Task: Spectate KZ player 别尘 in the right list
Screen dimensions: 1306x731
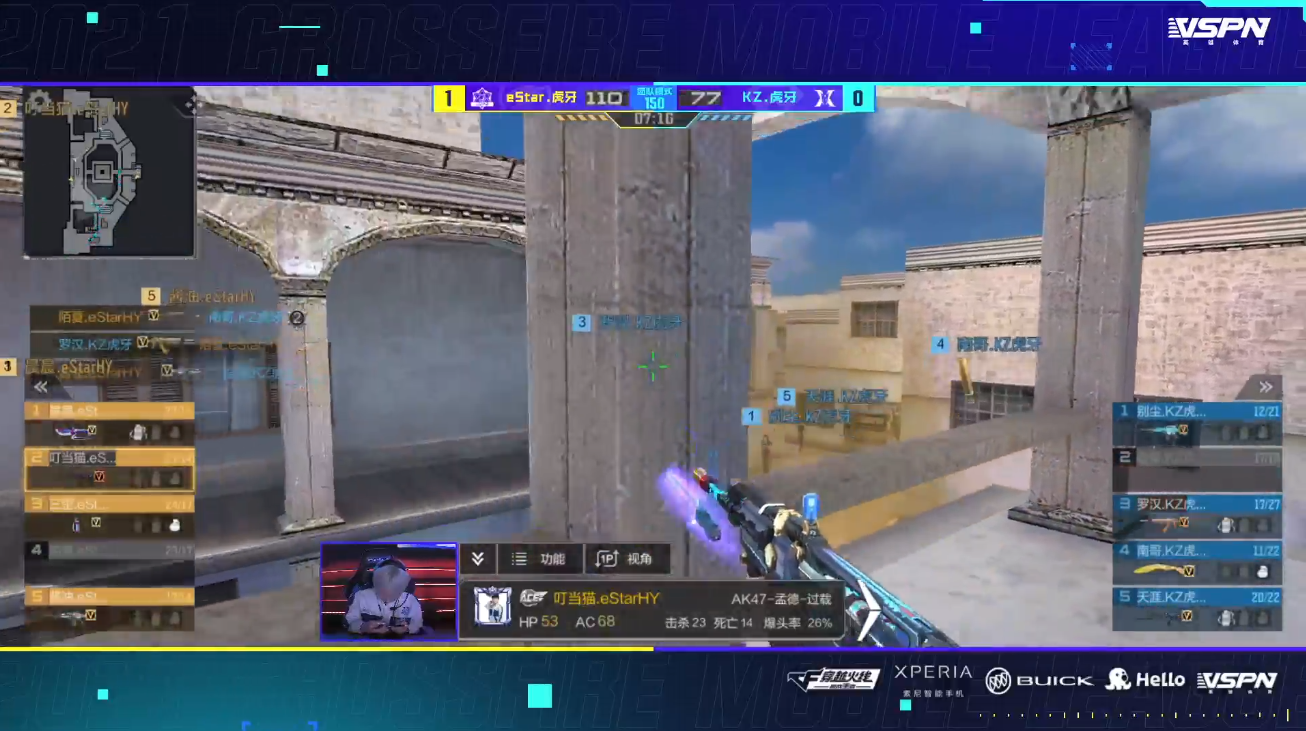Action: pos(1197,421)
